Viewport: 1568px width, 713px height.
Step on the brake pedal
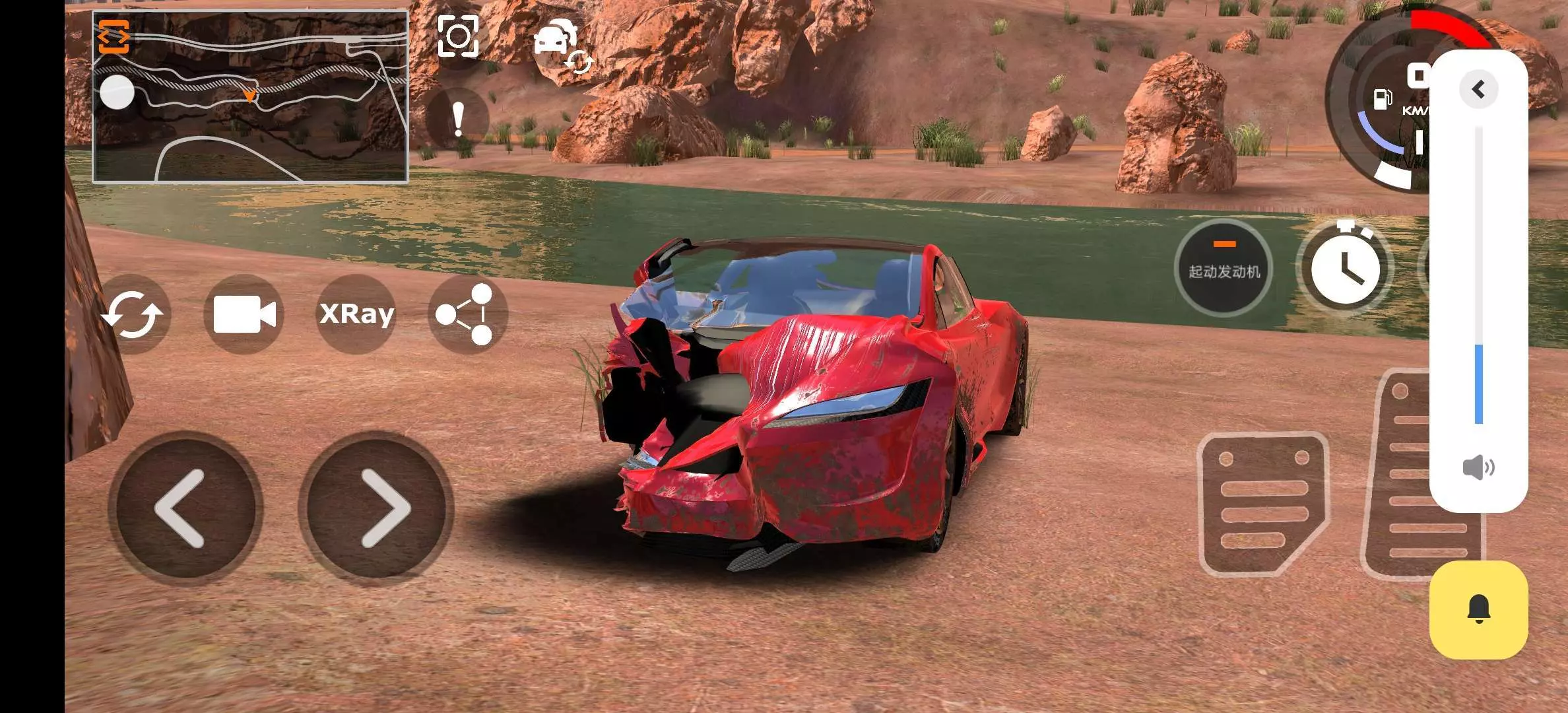1262,503
